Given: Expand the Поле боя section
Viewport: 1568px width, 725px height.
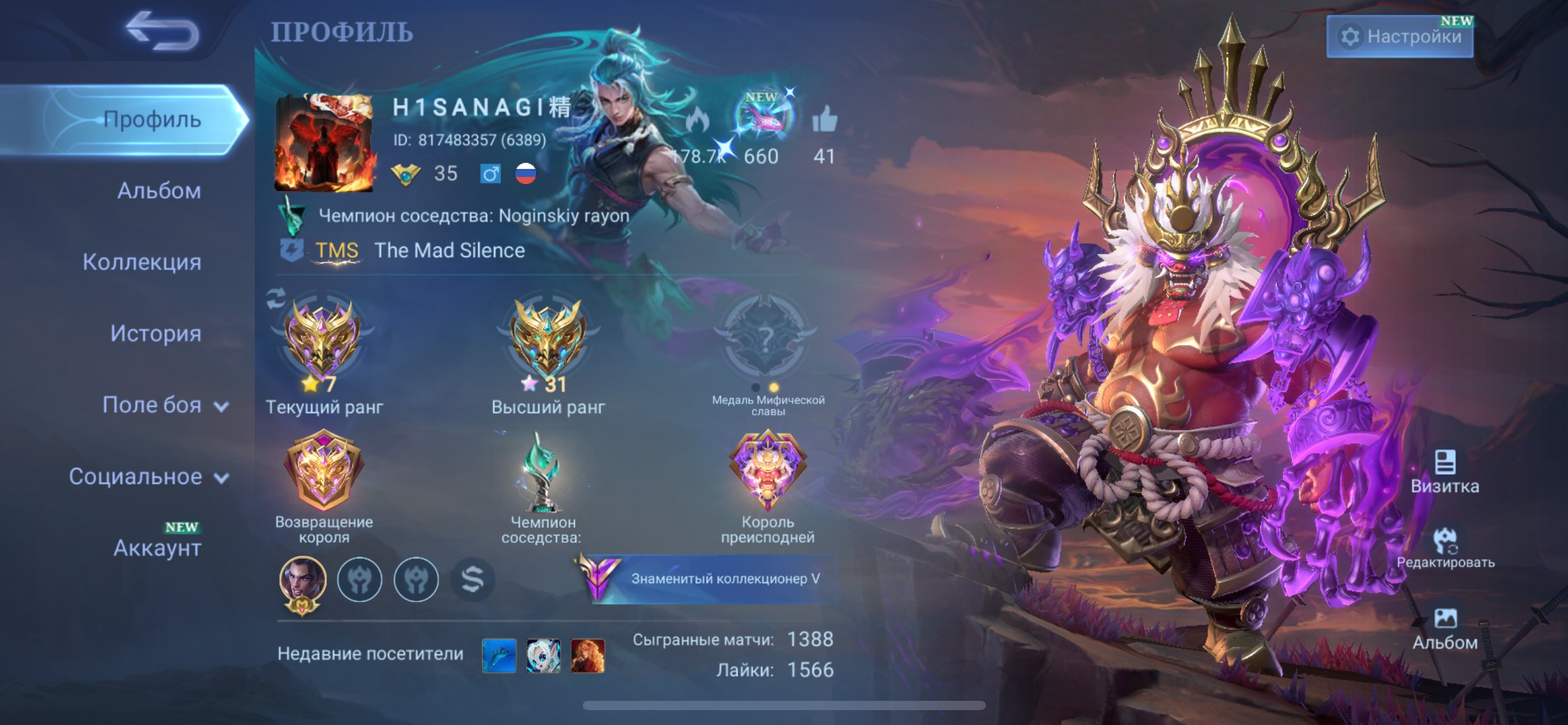Looking at the screenshot, I should pyautogui.click(x=165, y=405).
